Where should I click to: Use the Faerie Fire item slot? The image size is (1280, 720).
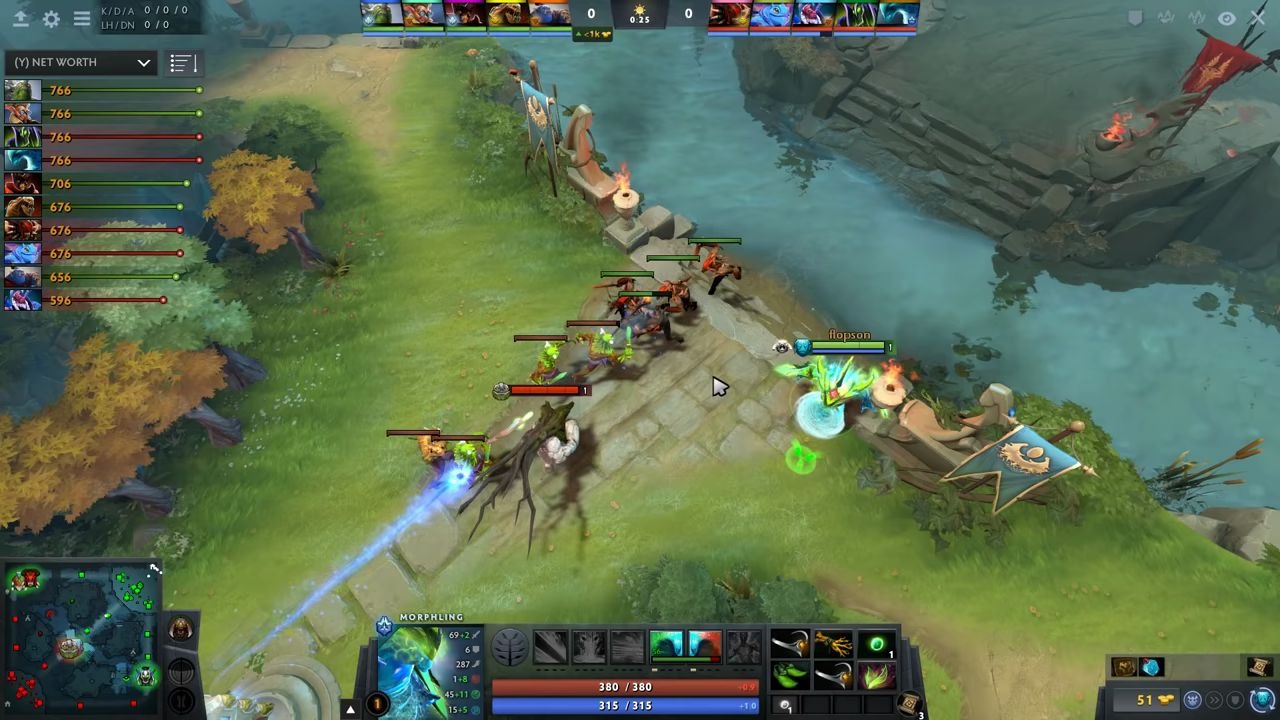coord(877,677)
